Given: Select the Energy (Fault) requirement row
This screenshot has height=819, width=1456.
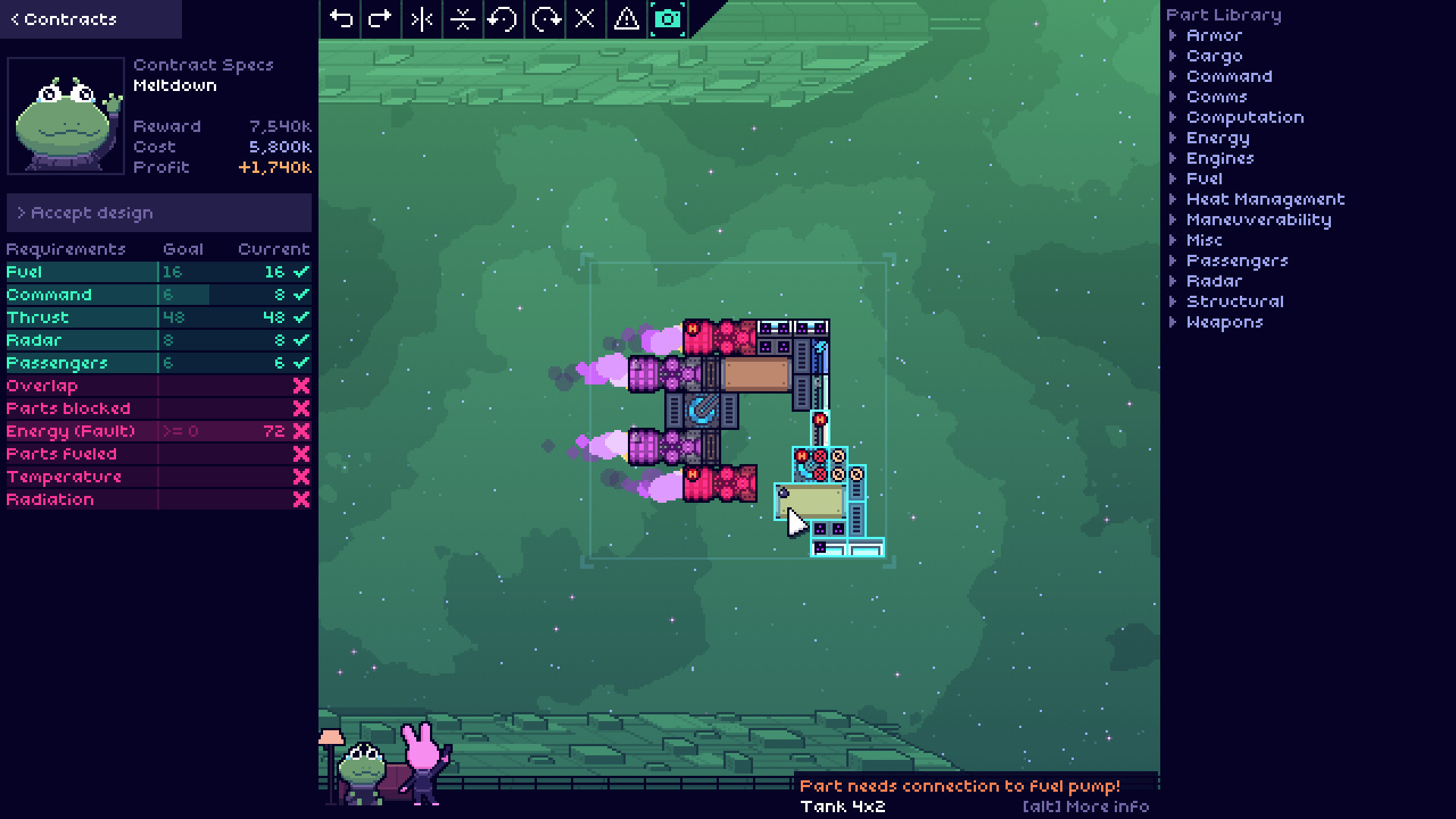Looking at the screenshot, I should coord(158,431).
